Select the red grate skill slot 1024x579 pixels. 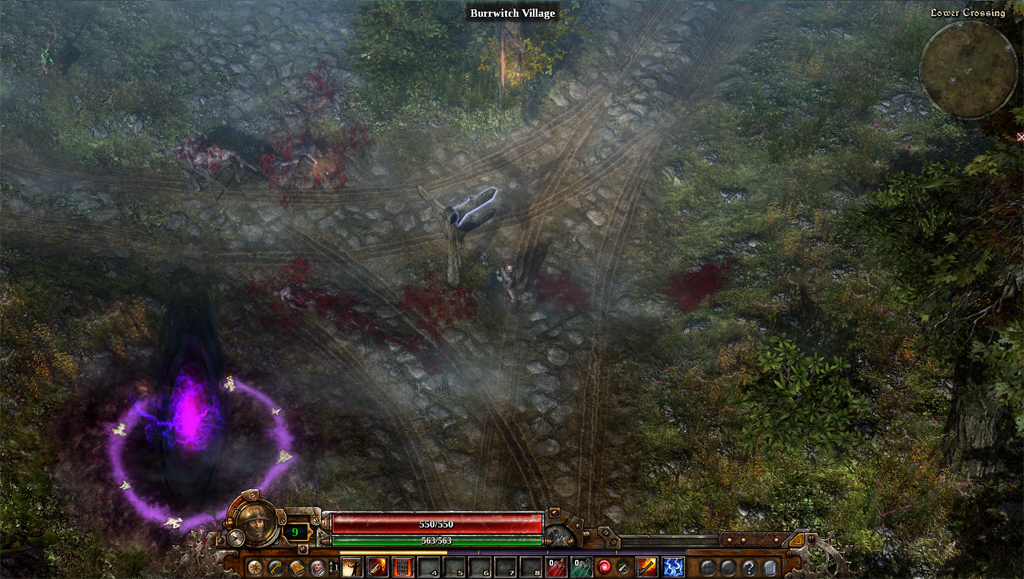click(x=403, y=568)
